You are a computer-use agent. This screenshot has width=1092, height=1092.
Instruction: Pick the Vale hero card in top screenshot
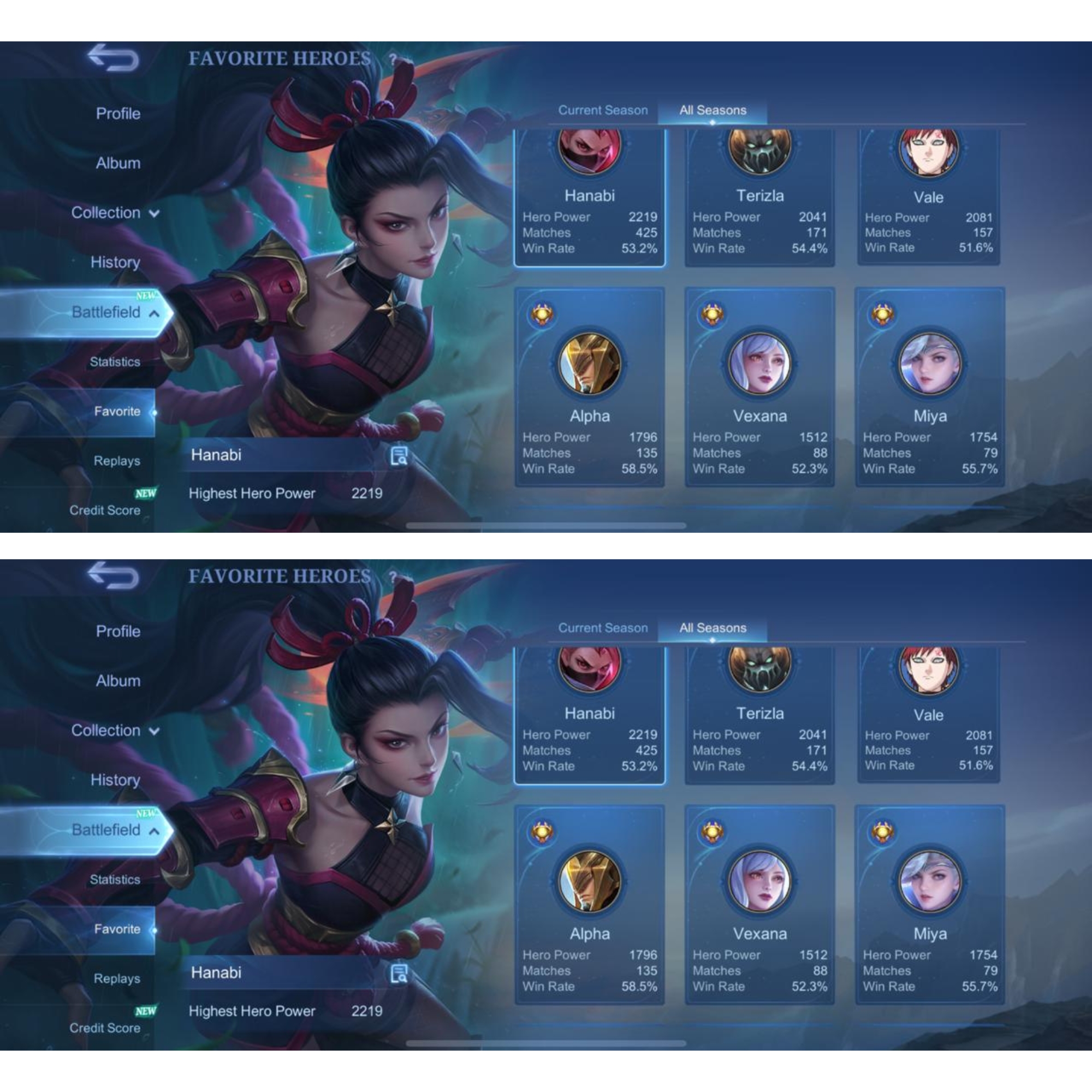(928, 198)
